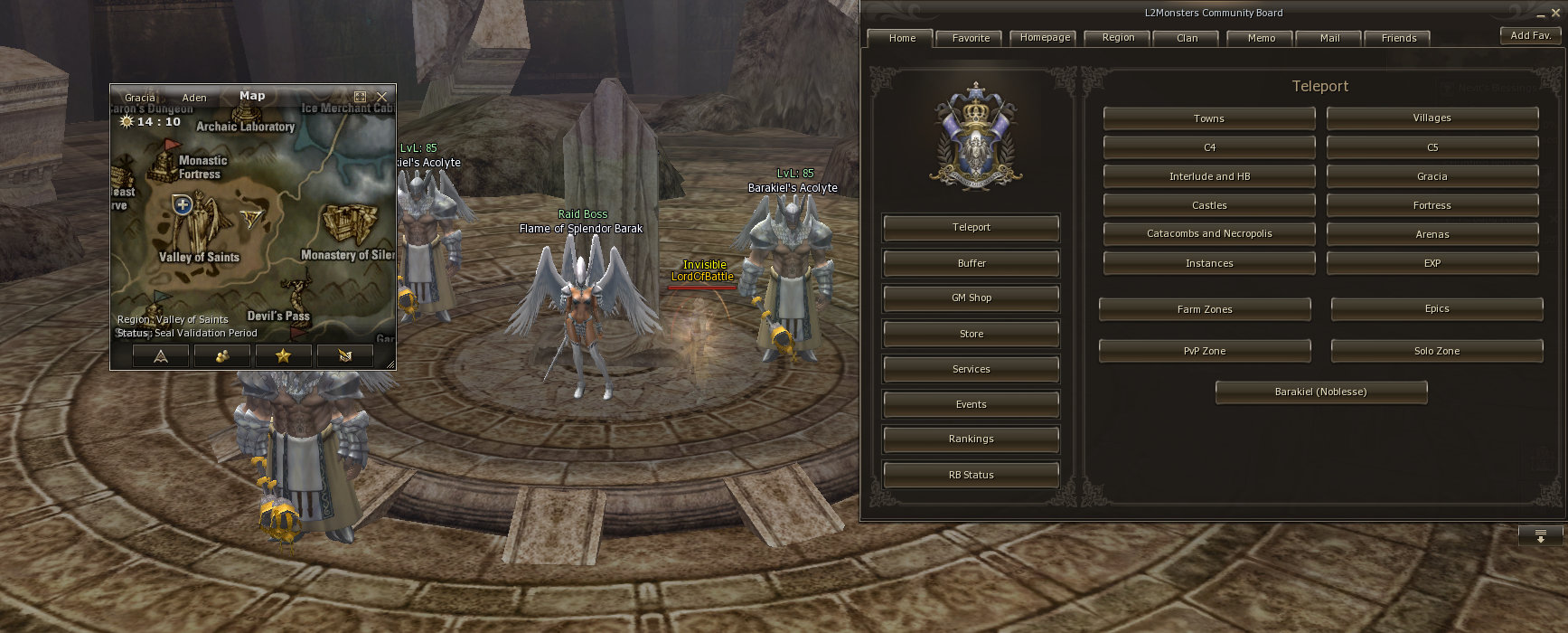Image resolution: width=1568 pixels, height=633 pixels.
Task: Close the Community Board window
Action: [1555, 13]
